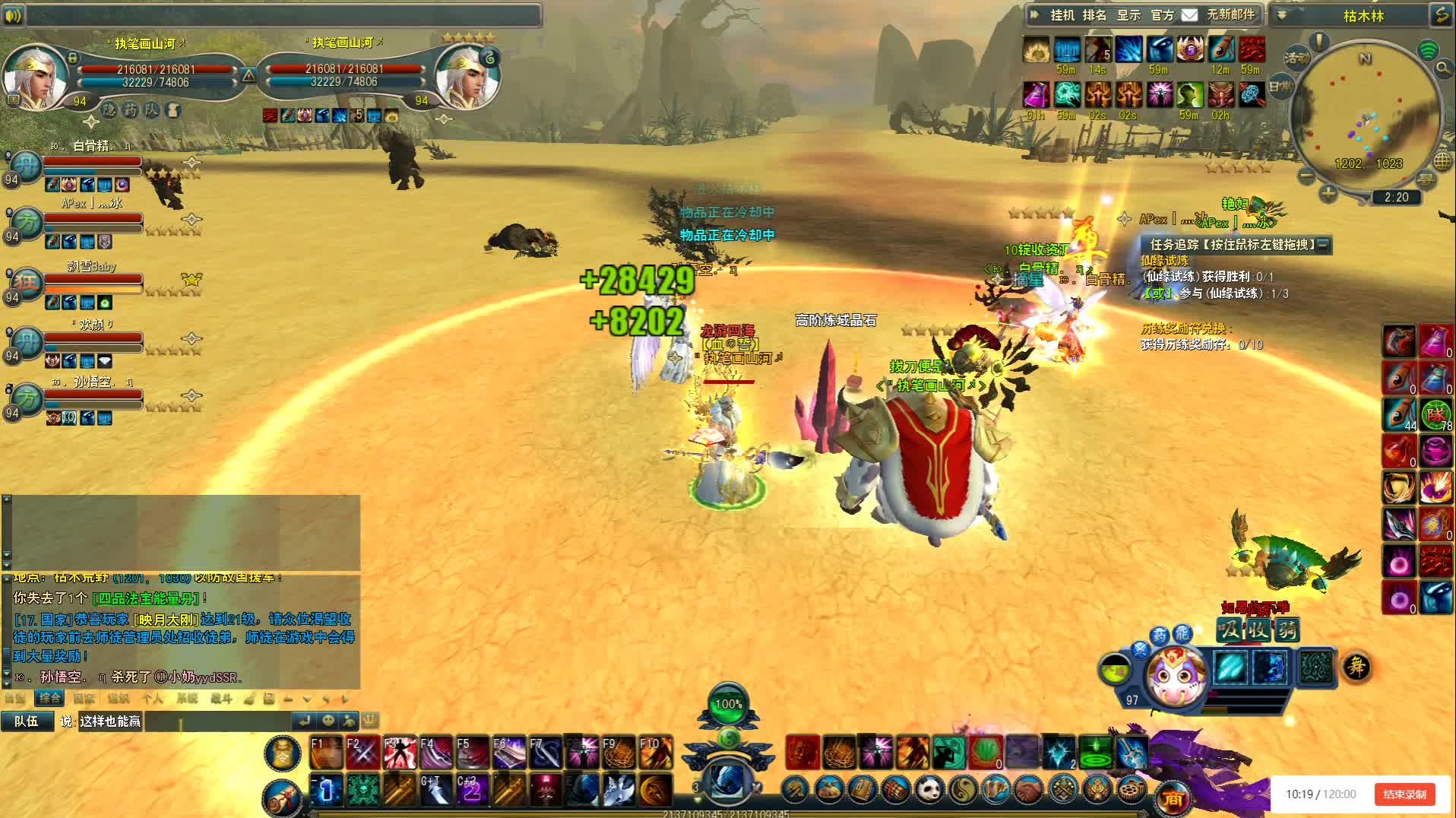Activate the F3 skill on hotbar
This screenshot has height=818, width=1456.
pos(399,752)
